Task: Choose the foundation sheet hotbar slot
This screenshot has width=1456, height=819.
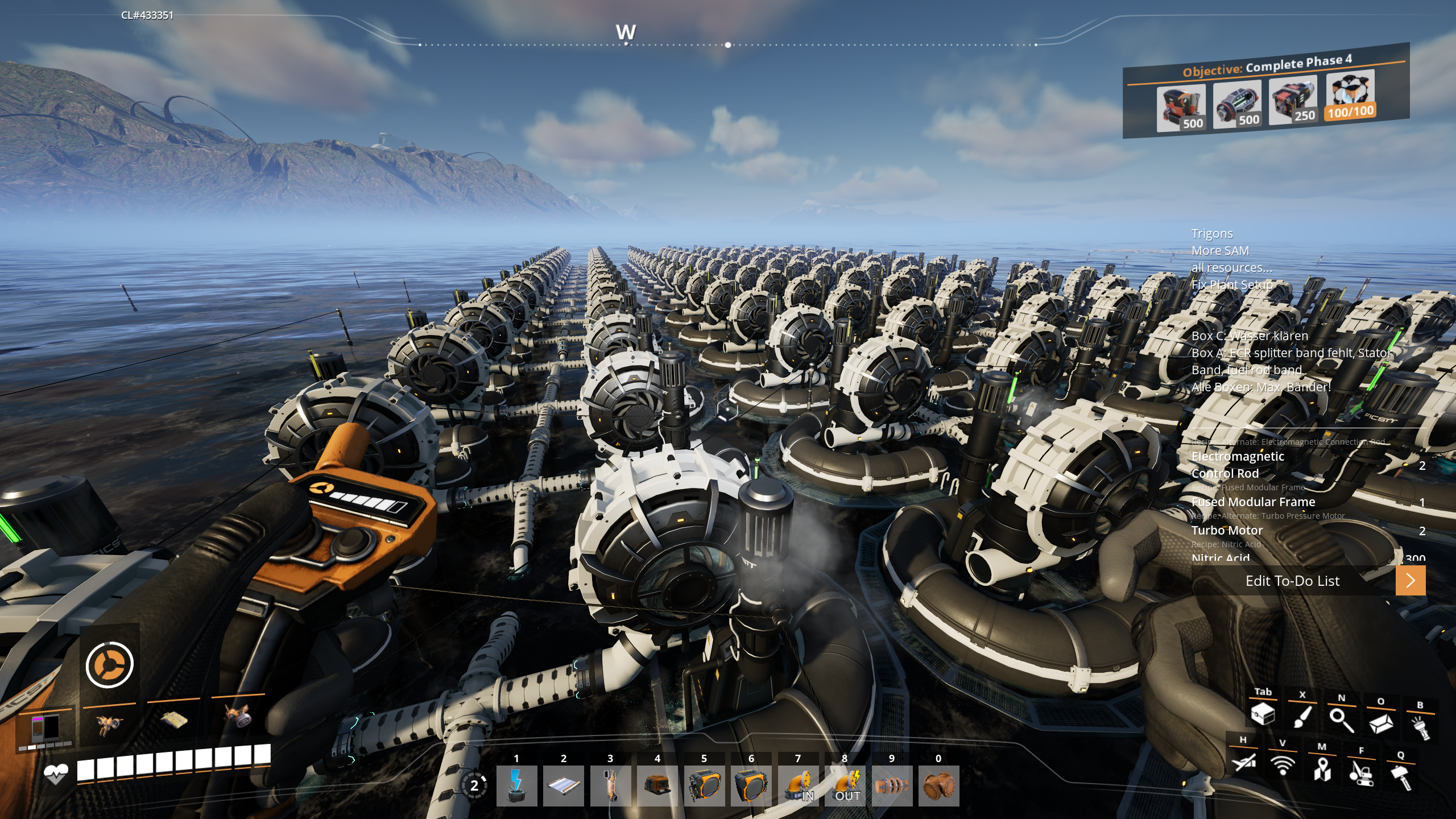Action: point(563,785)
